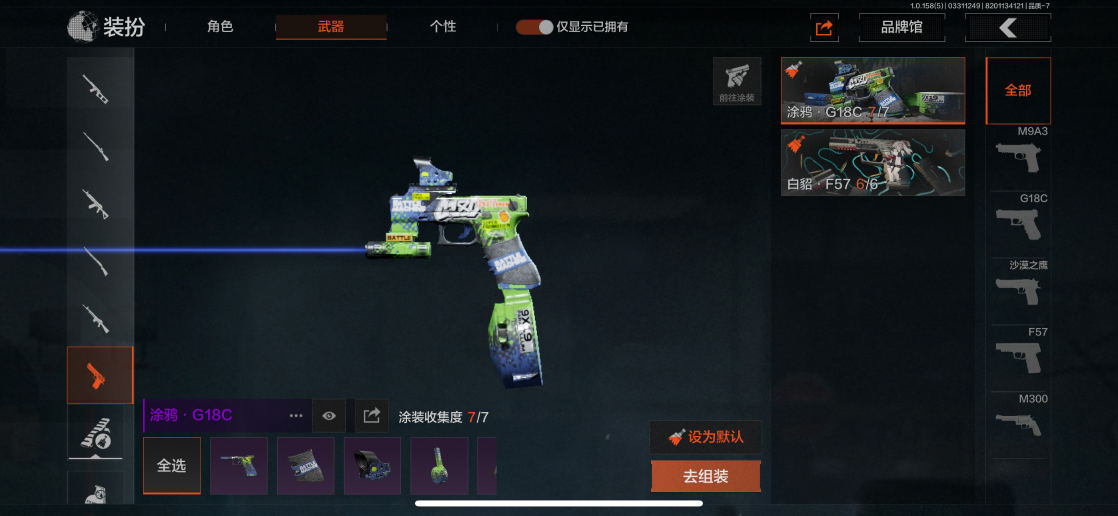1118x516 pixels.
Task: Open the 个性 tab
Action: coord(442,27)
